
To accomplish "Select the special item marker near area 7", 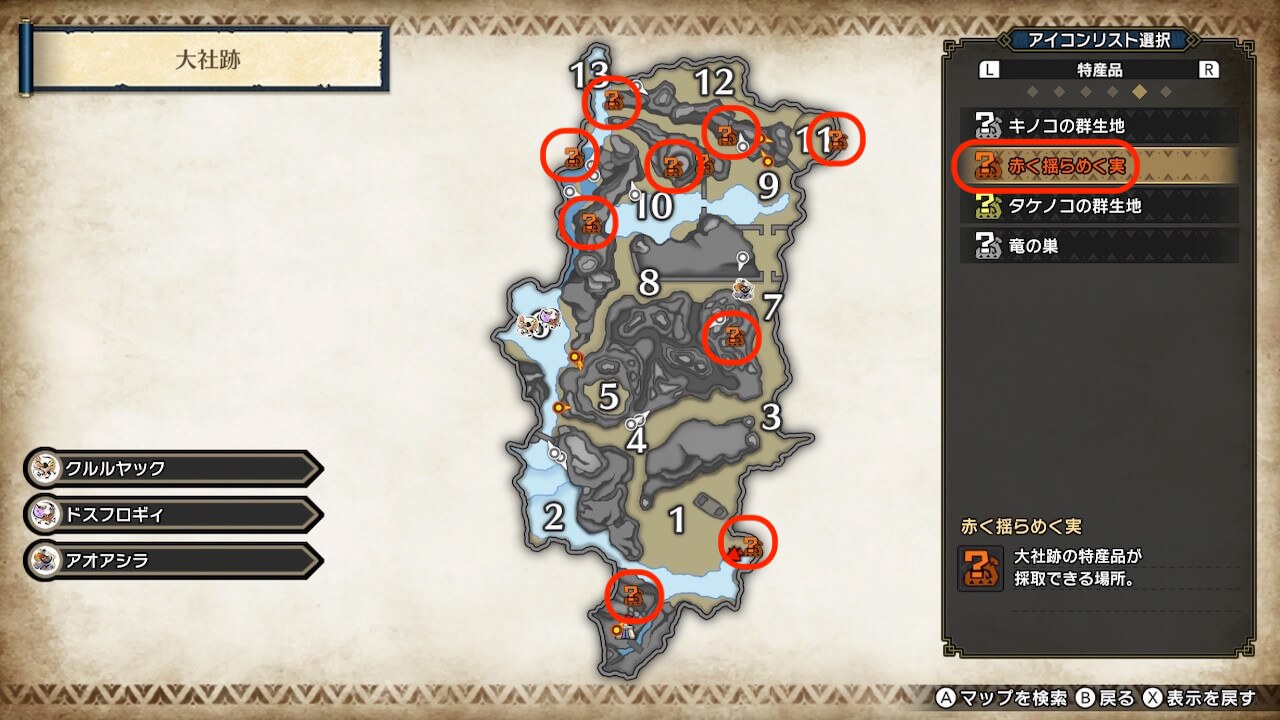I will 733,337.
